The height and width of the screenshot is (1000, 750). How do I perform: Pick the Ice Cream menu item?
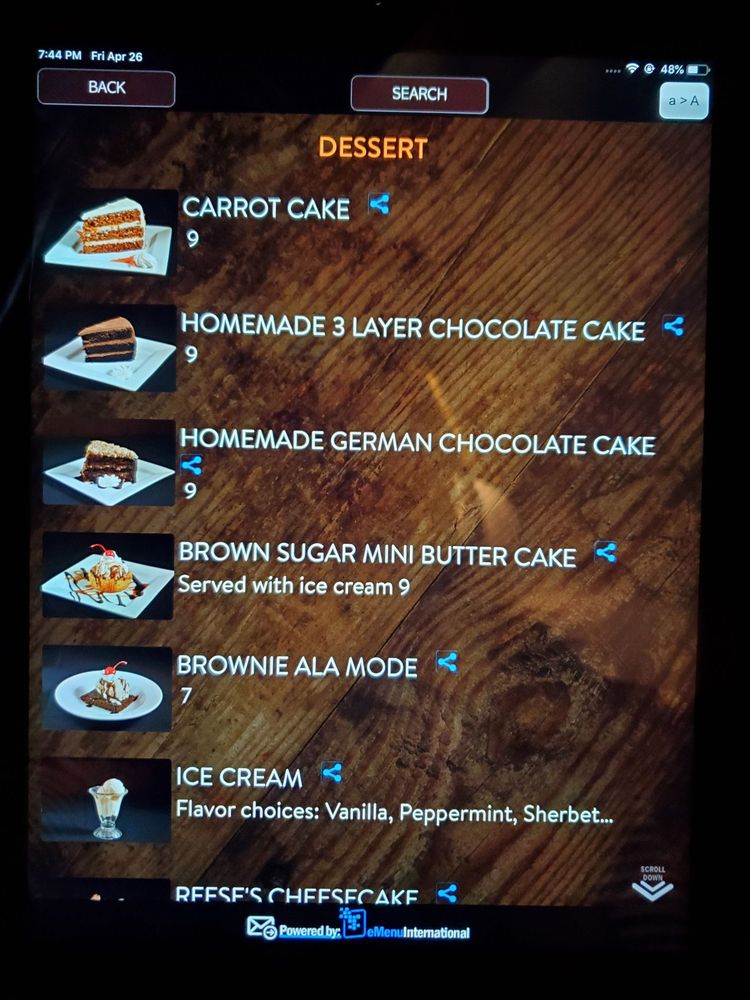tap(239, 777)
